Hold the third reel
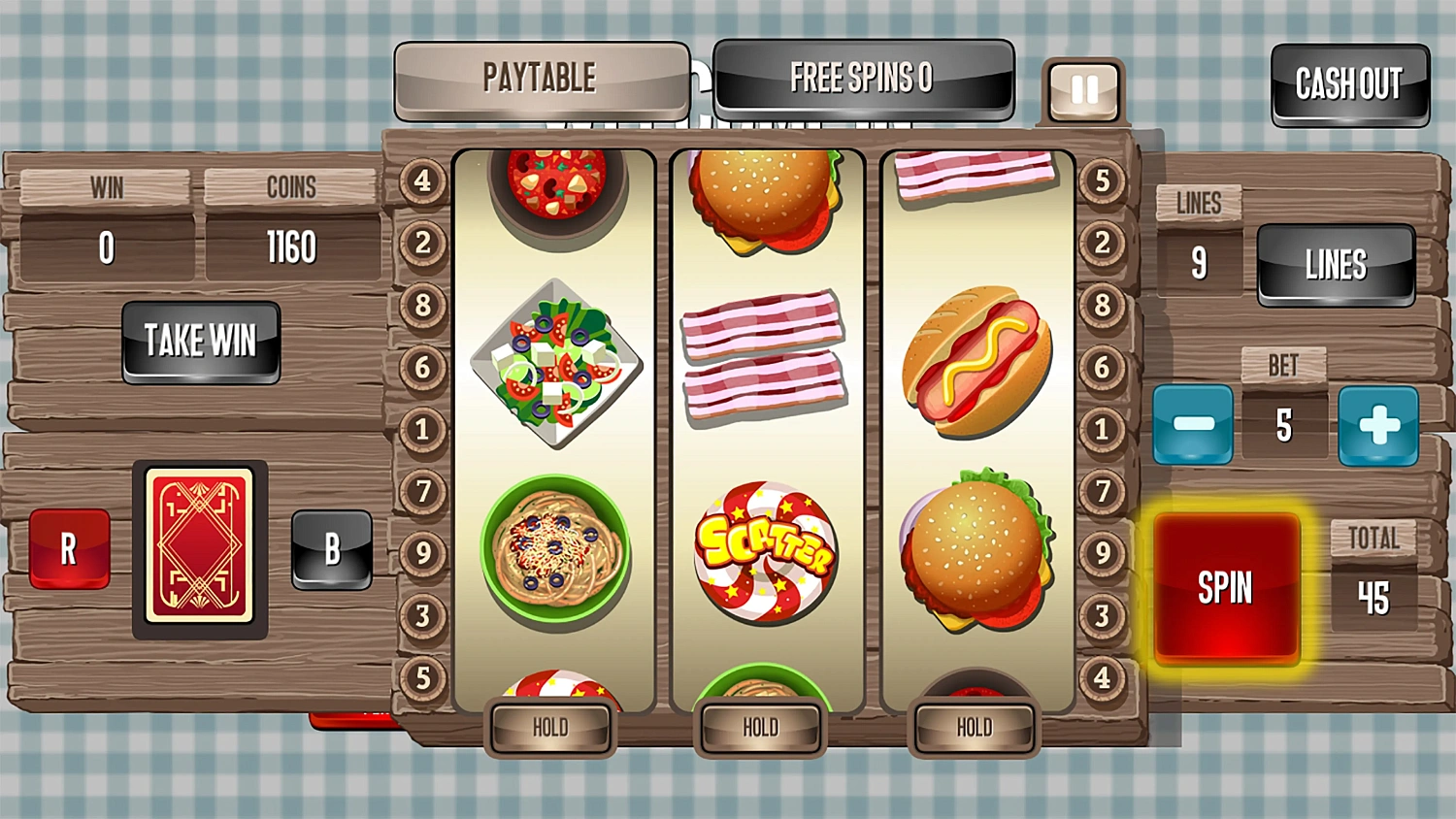The height and width of the screenshot is (819, 1456). [x=973, y=727]
